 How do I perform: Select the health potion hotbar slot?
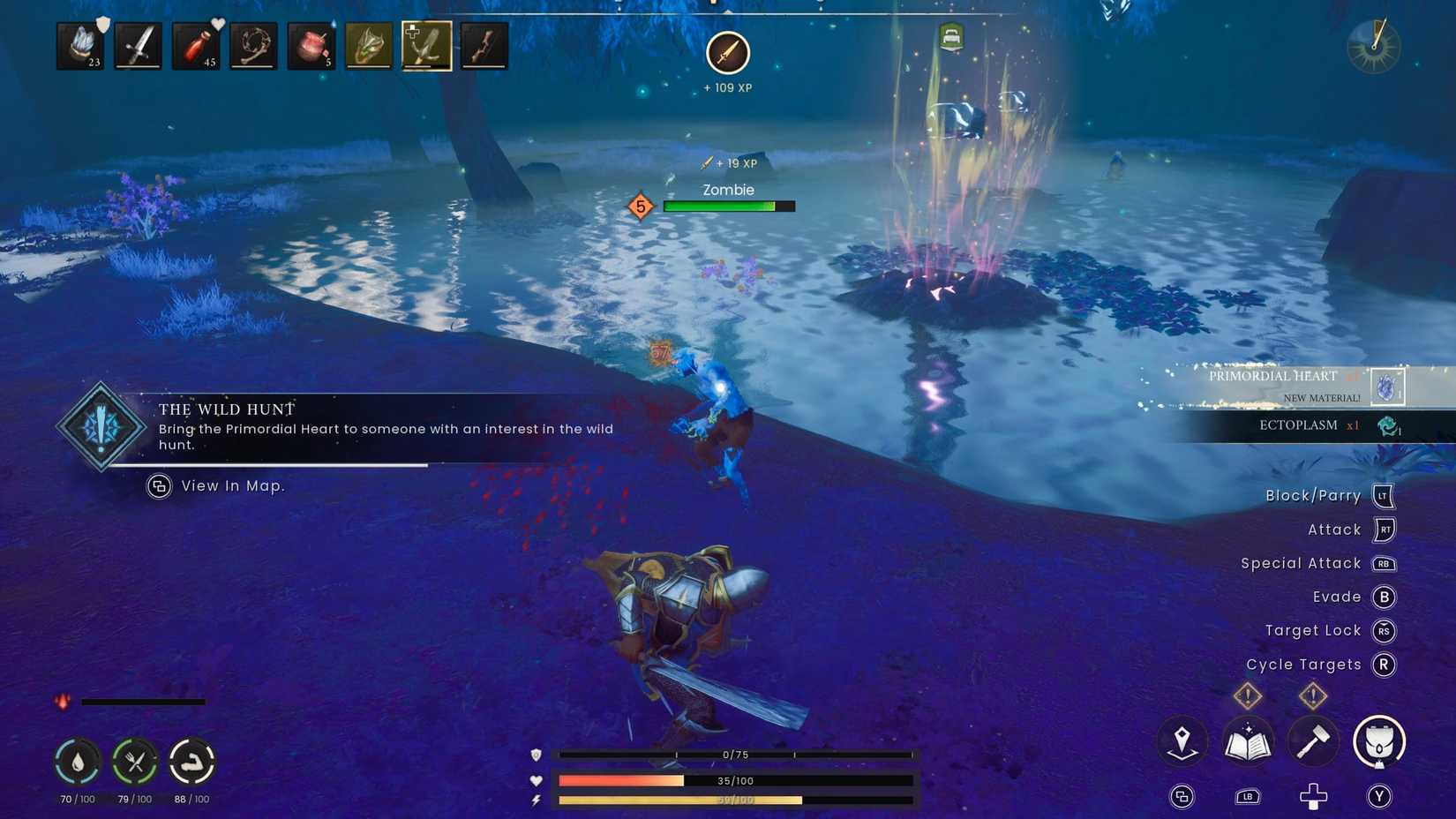pos(196,44)
